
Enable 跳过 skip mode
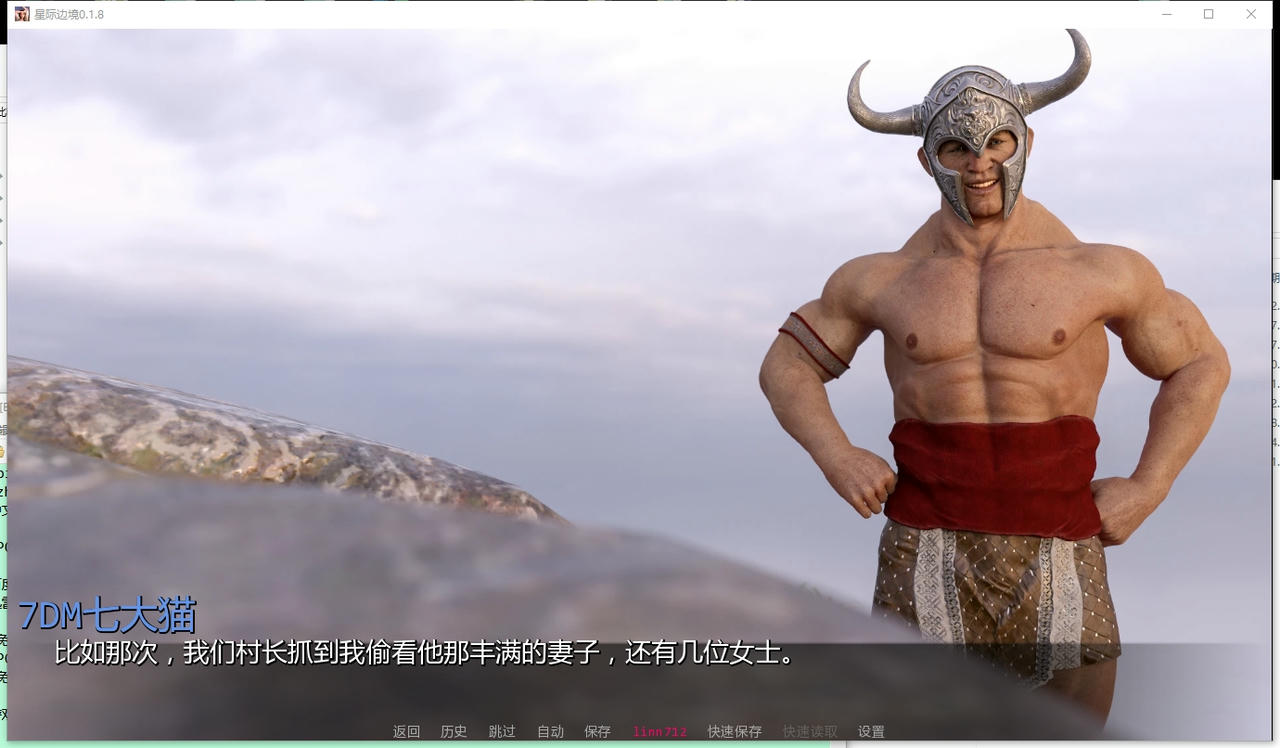pos(502,731)
